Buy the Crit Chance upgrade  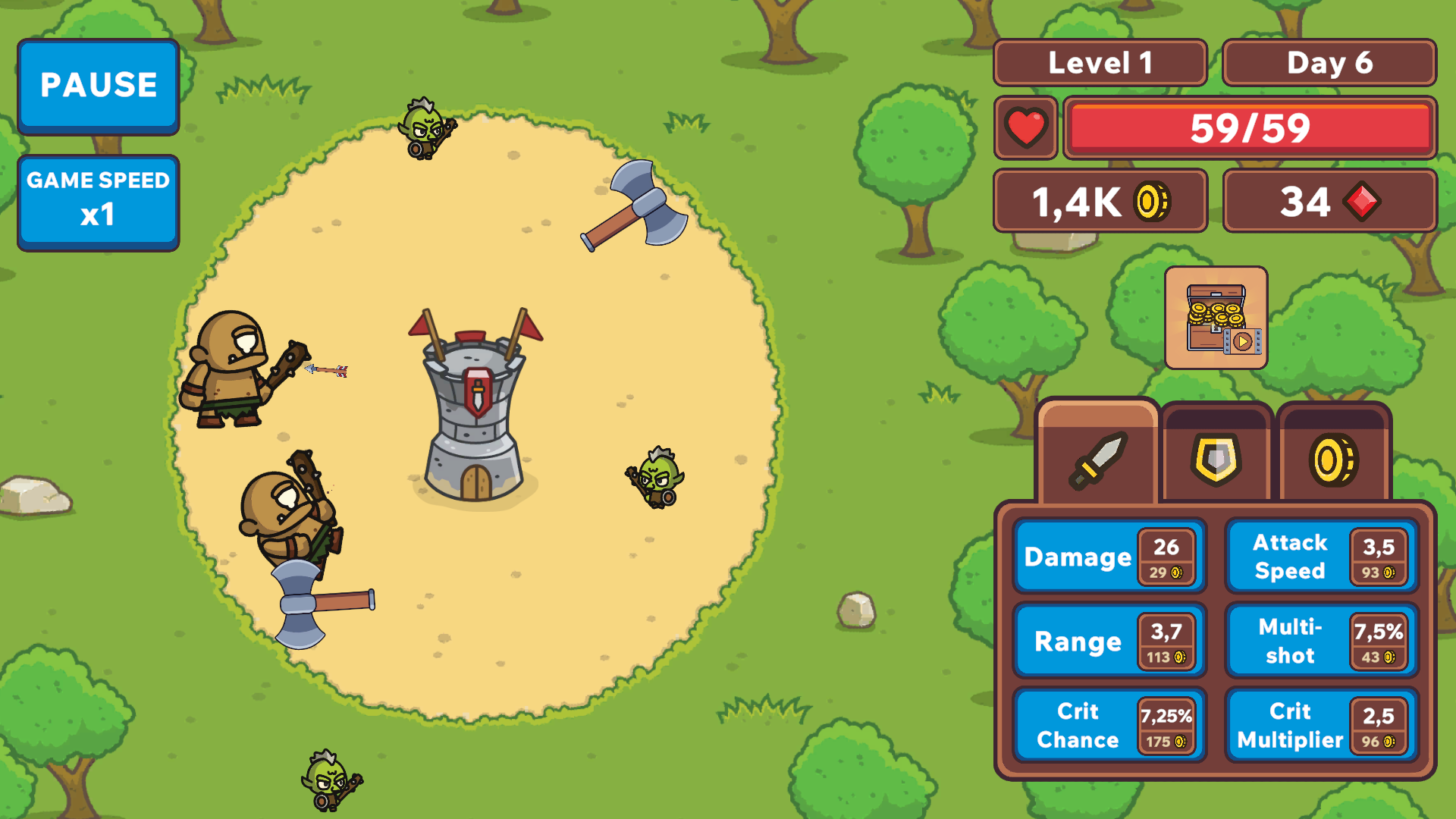[1109, 724]
